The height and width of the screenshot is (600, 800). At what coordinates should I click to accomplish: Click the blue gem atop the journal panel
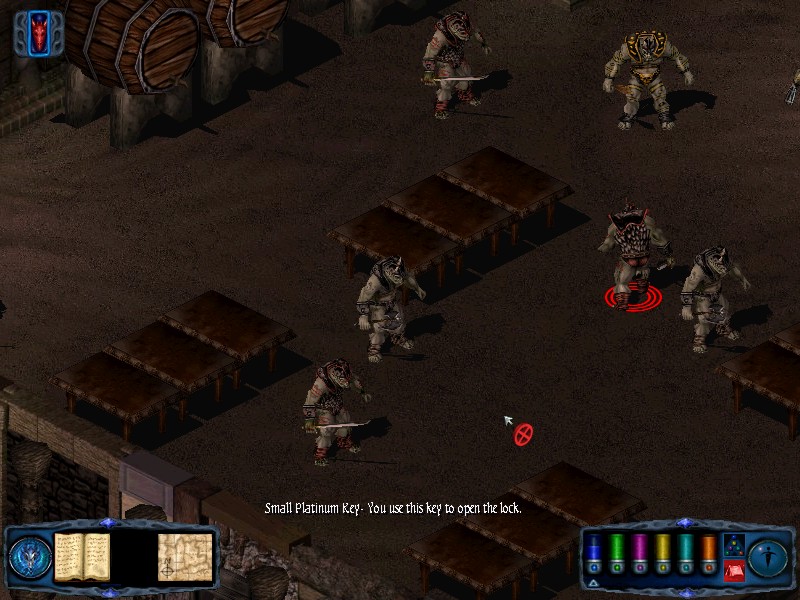click(x=108, y=523)
